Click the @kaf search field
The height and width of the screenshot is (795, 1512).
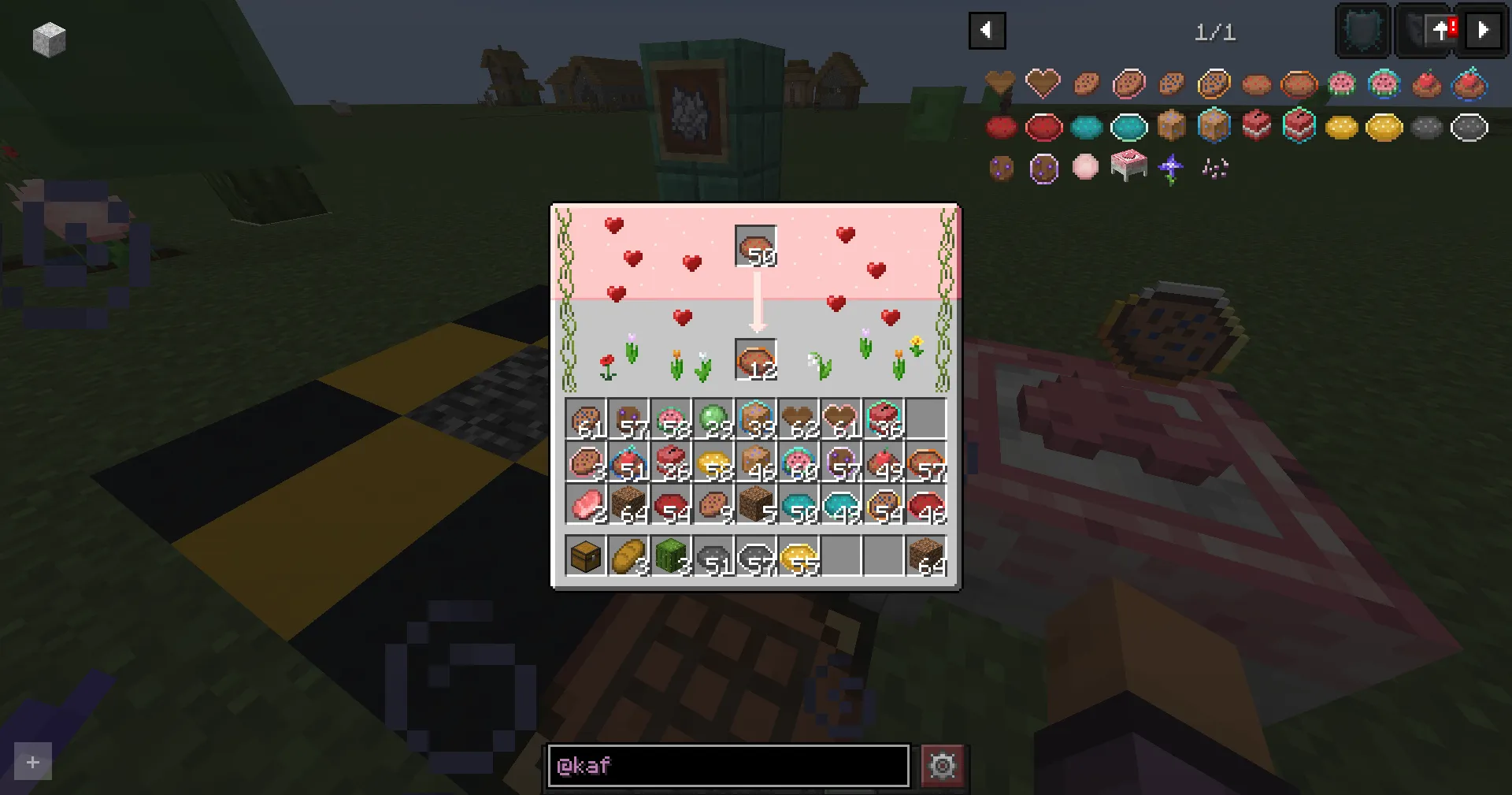click(x=728, y=765)
